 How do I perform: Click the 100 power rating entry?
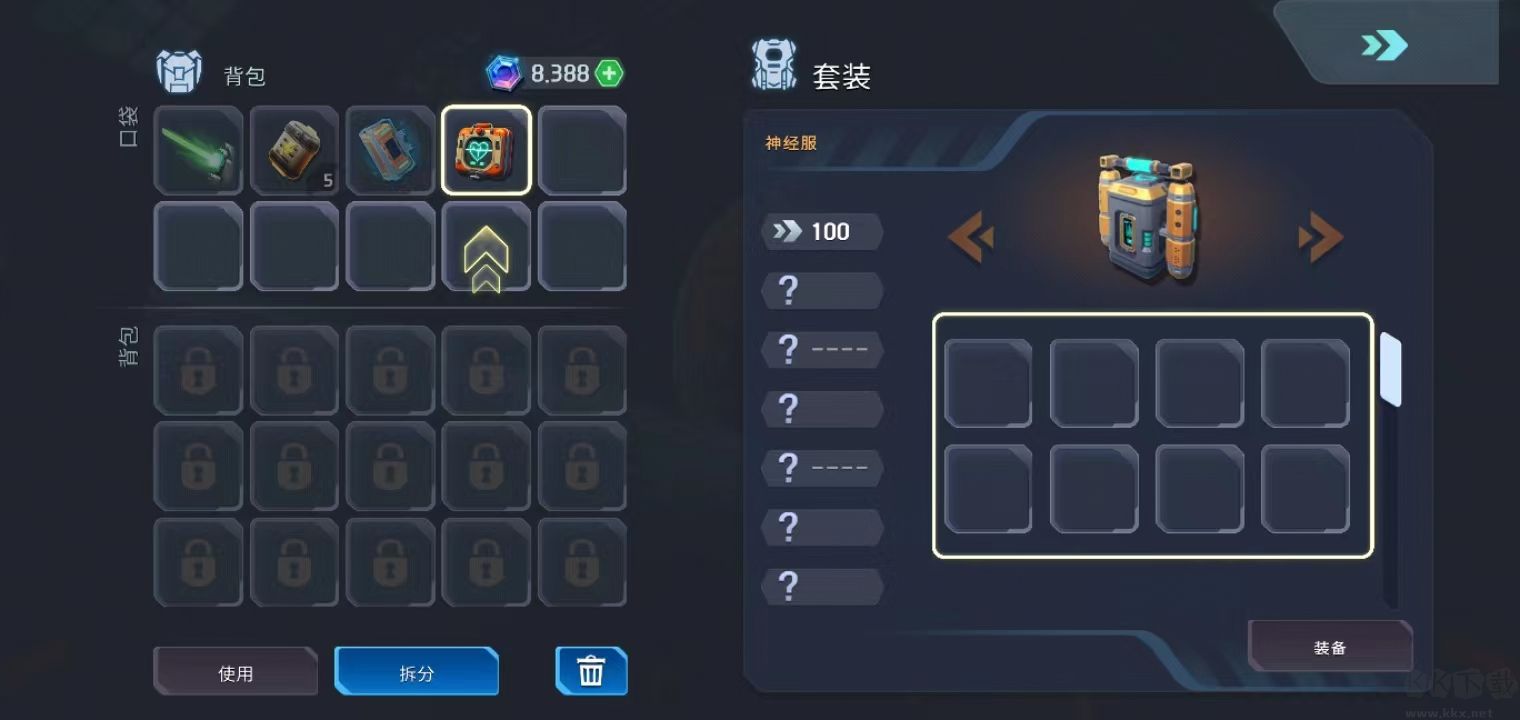tap(822, 231)
